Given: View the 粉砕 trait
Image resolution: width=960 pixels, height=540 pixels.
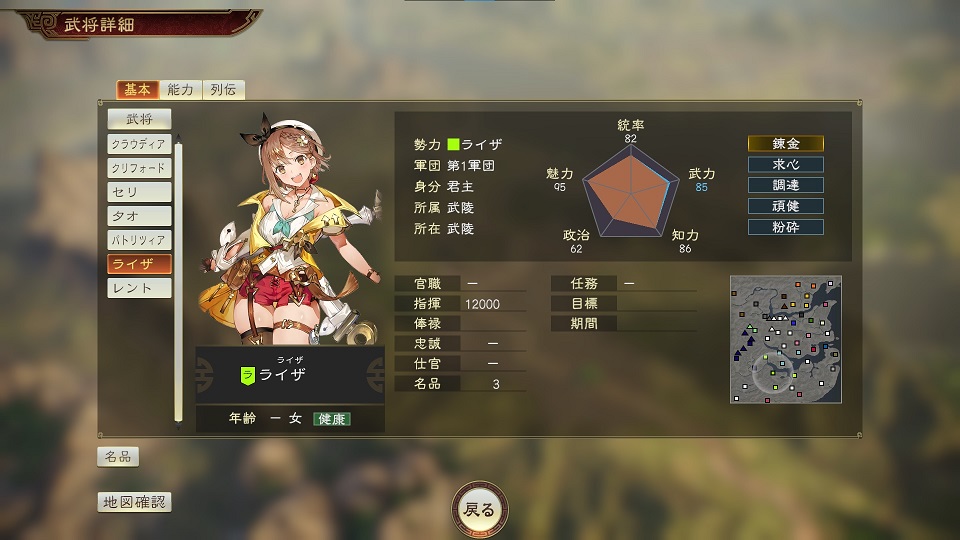Looking at the screenshot, I should tap(786, 227).
